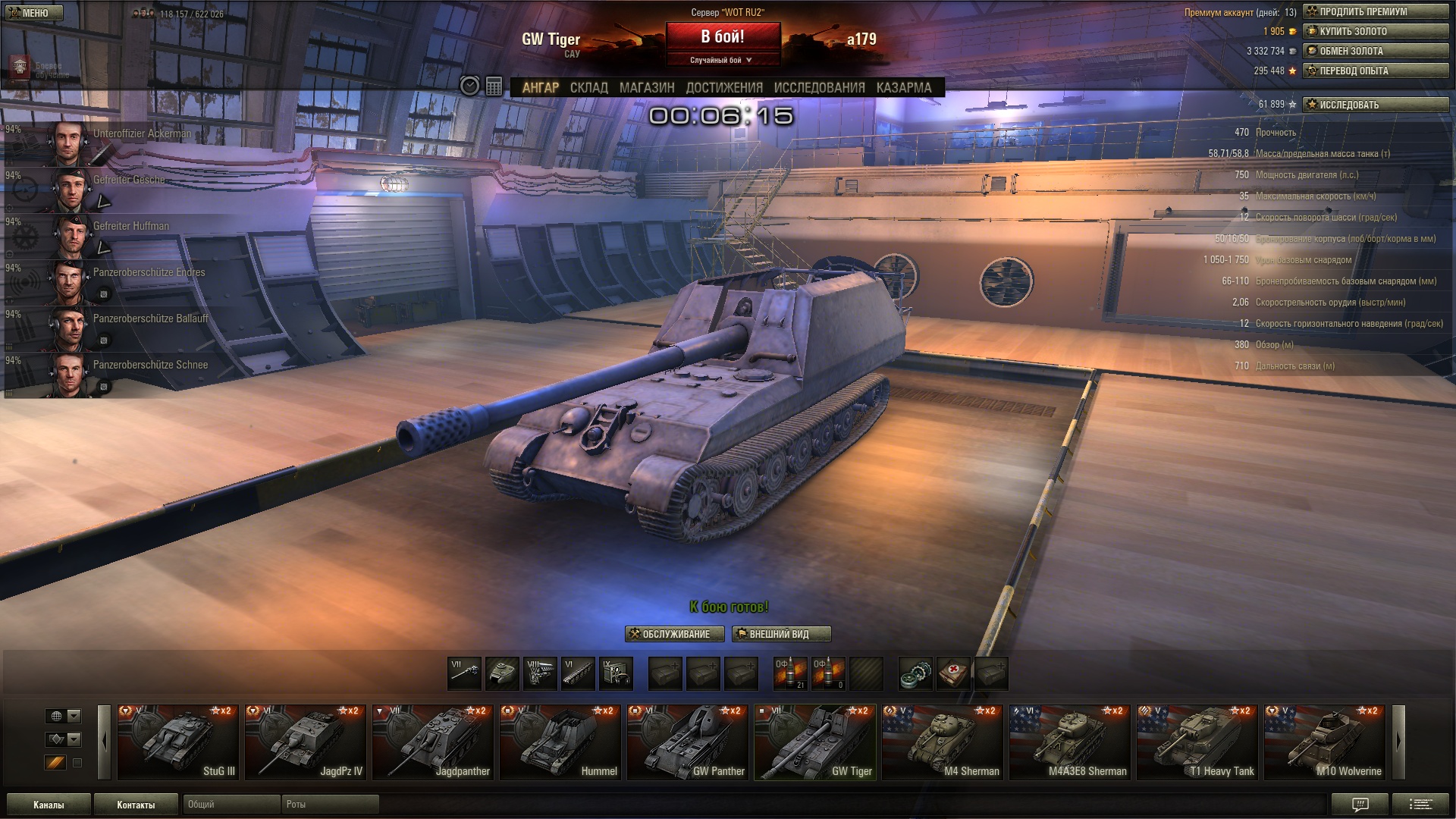Select the Hummel tank in the carousel
The width and height of the screenshot is (1456, 819).
click(x=560, y=742)
